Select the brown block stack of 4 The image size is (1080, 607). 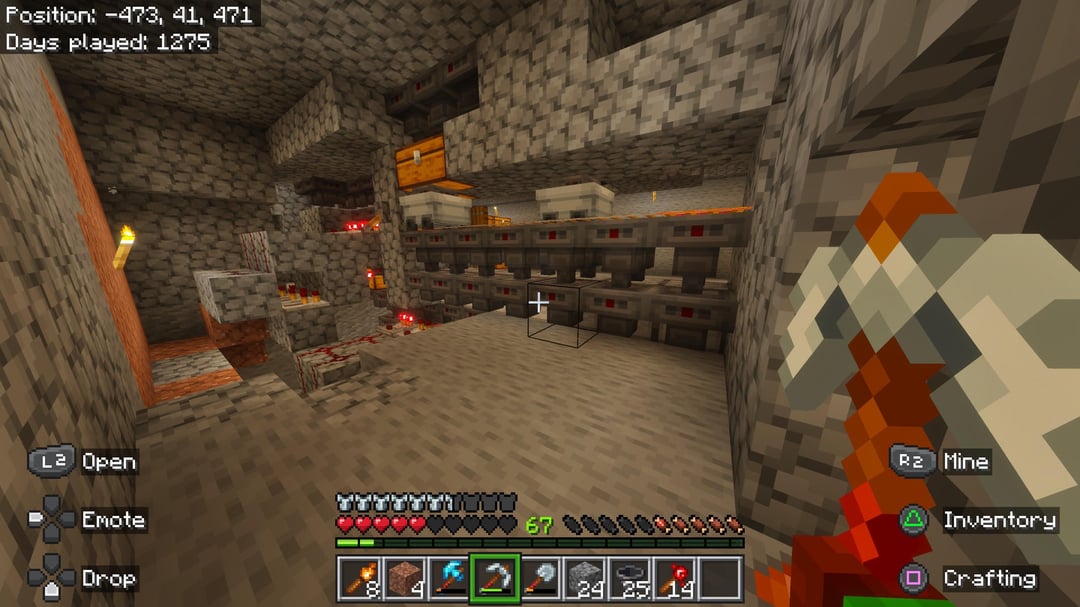[403, 579]
